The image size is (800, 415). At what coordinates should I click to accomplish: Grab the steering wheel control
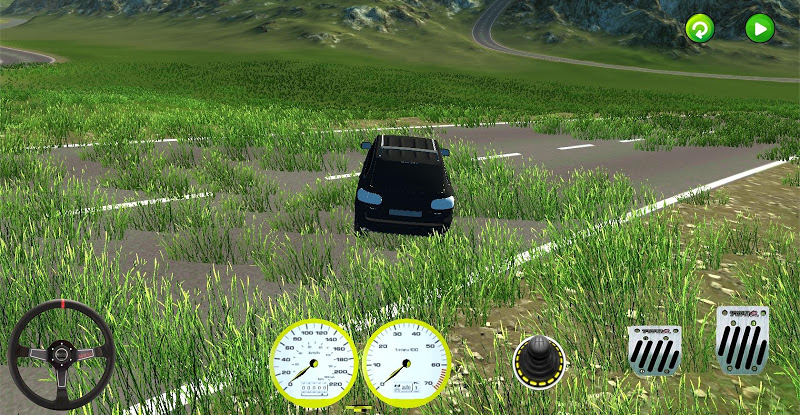click(60, 354)
